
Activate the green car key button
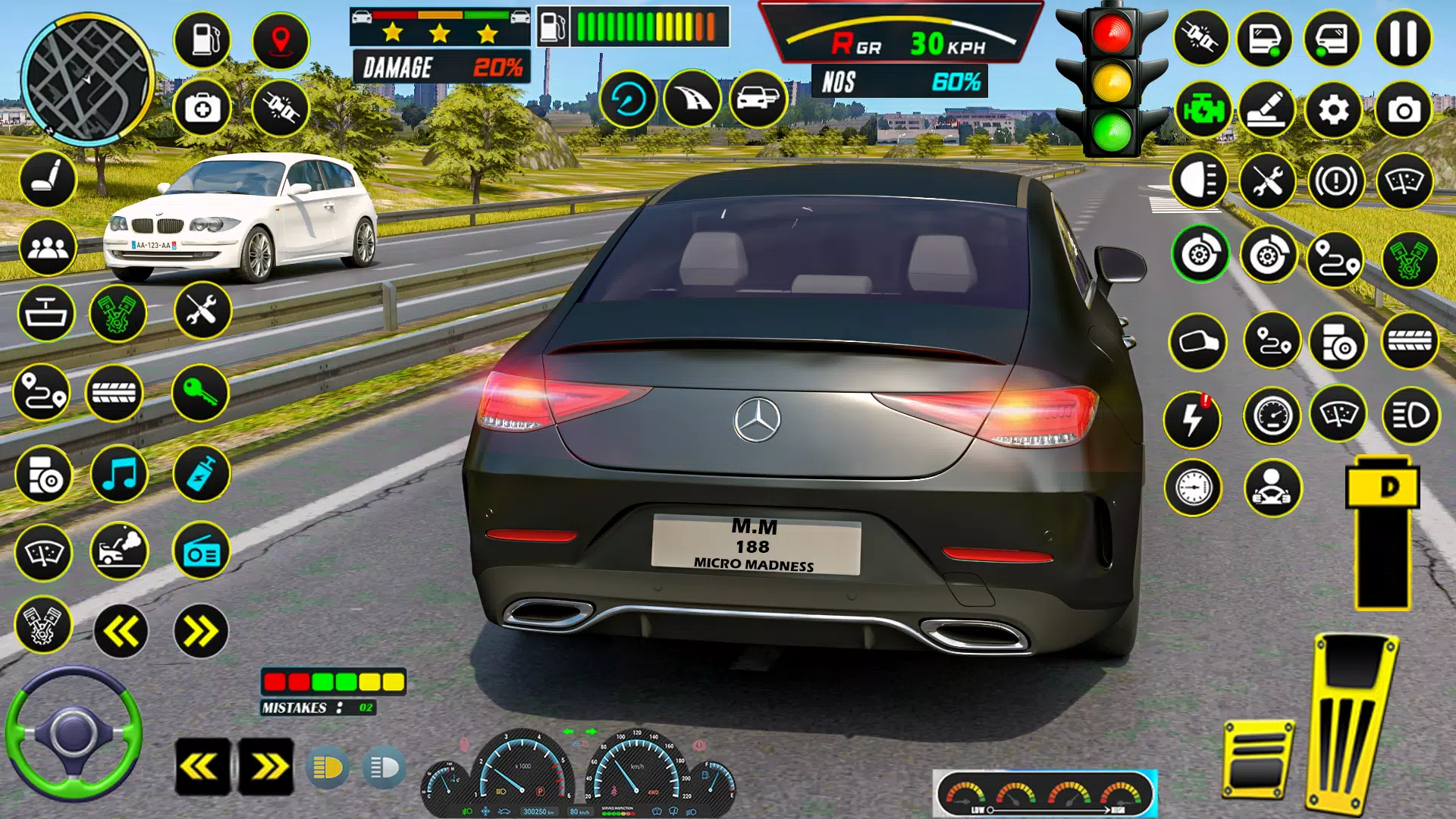(200, 393)
